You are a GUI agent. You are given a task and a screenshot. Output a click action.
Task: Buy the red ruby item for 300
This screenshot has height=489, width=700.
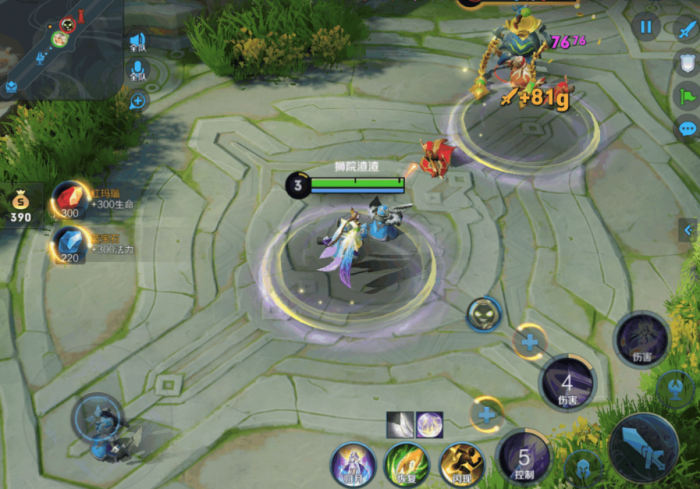[69, 199]
